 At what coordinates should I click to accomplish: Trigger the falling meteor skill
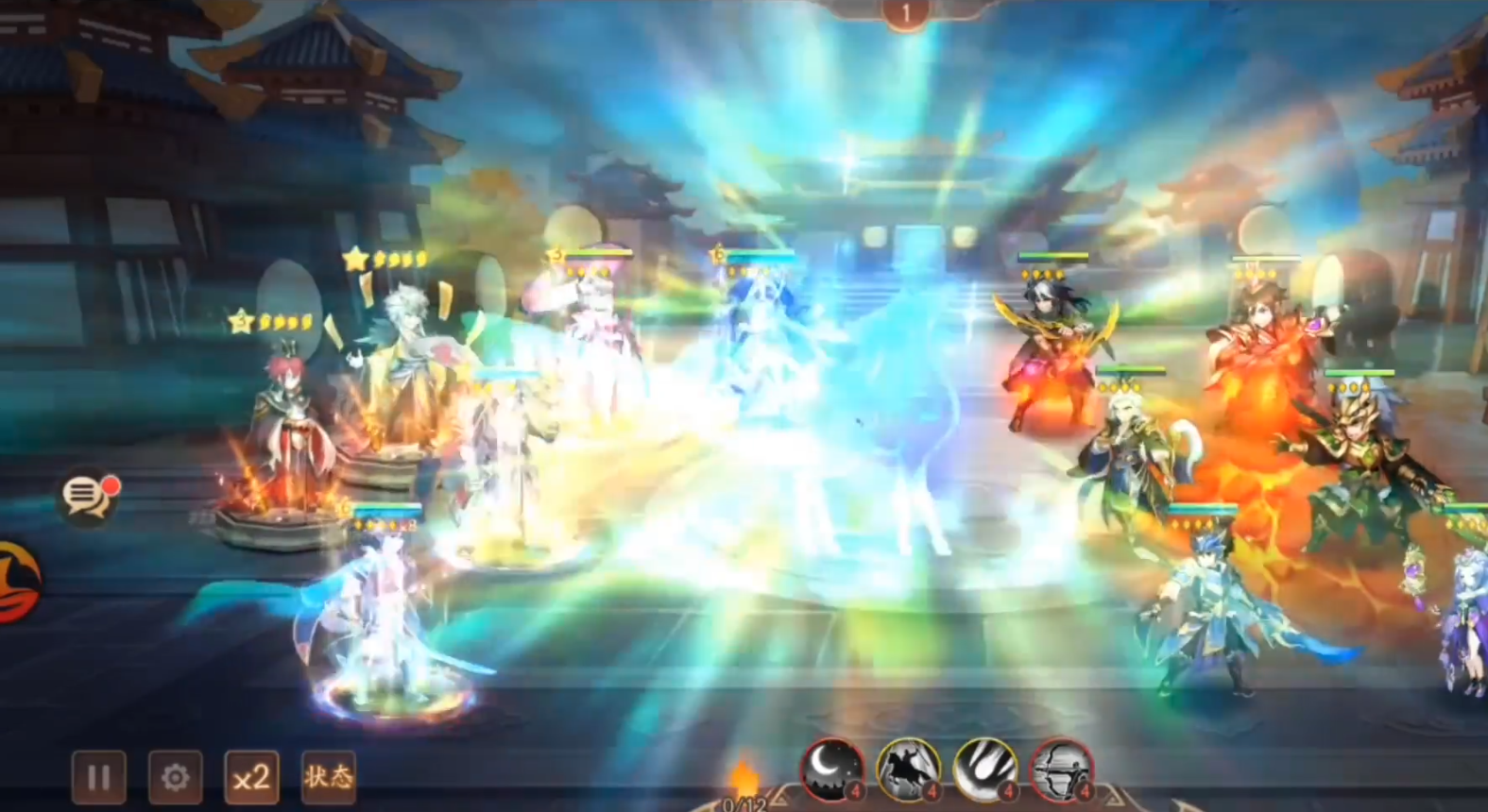tap(984, 769)
